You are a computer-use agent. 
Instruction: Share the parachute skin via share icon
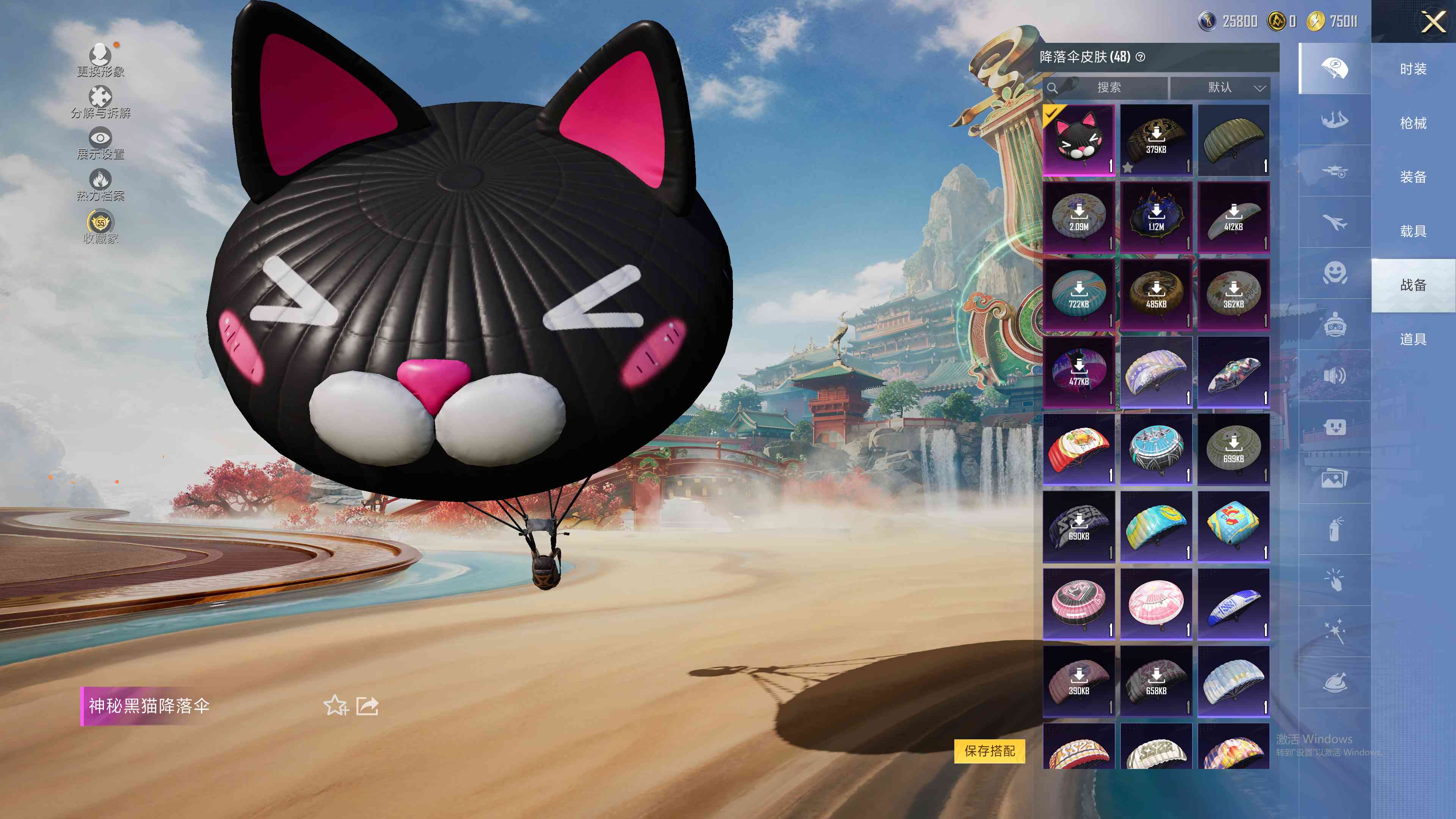[x=367, y=705]
